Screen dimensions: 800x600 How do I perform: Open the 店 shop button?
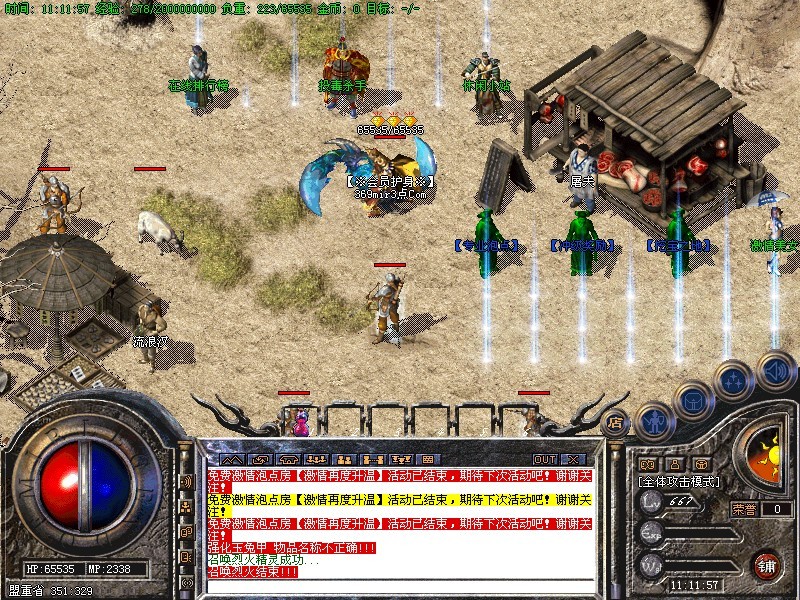coord(617,422)
